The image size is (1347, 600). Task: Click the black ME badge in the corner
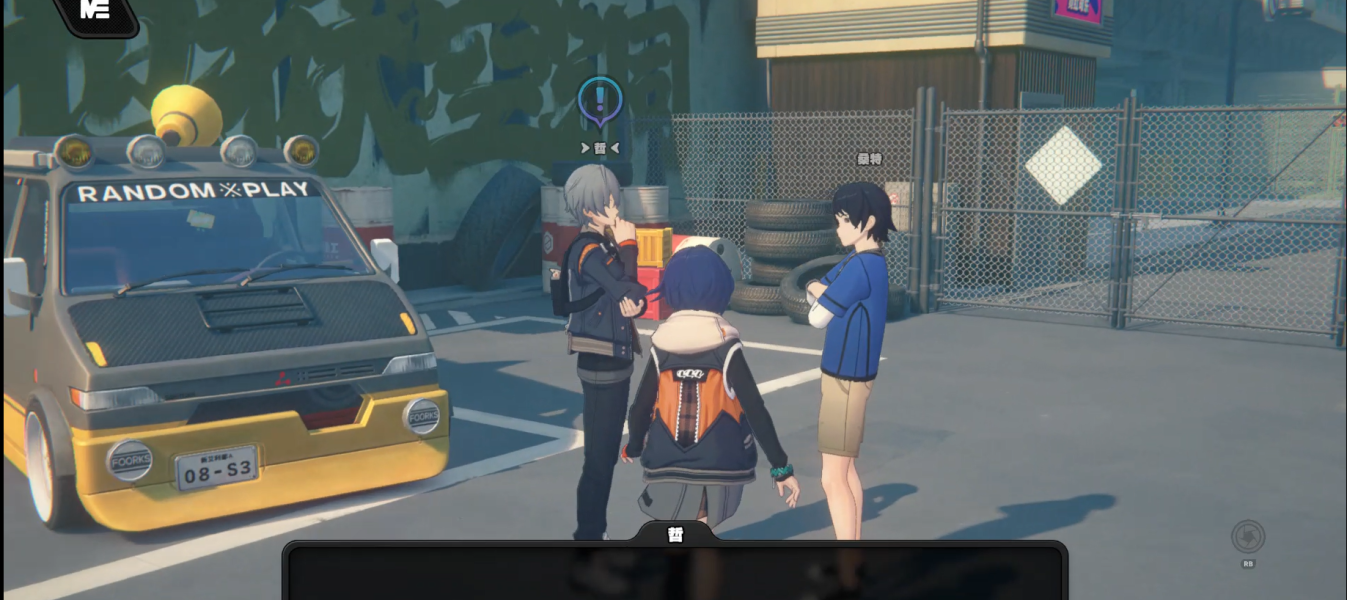(96, 12)
